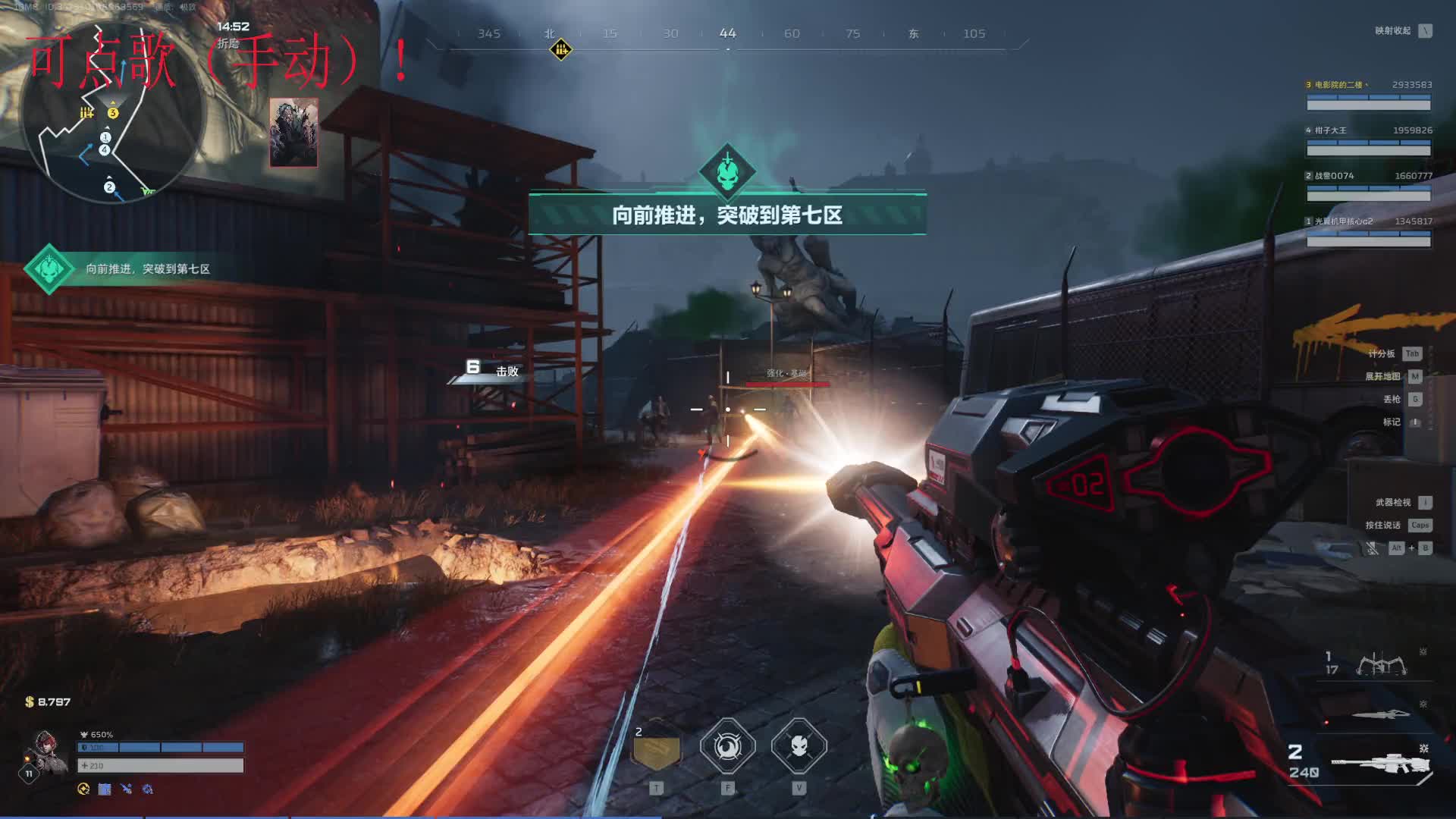Screen dimensions: 1456x819
Task: Select the monster card beside the minimap
Action: click(x=293, y=133)
